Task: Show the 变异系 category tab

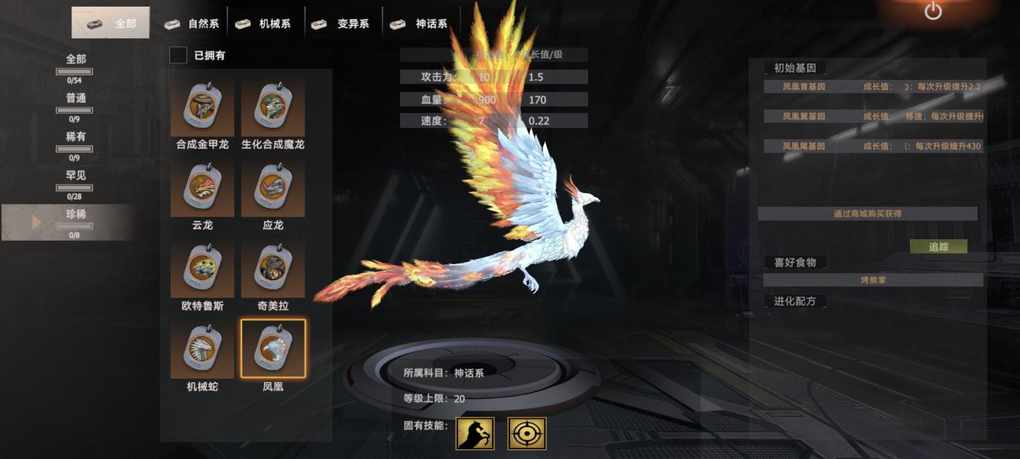Action: [340, 23]
